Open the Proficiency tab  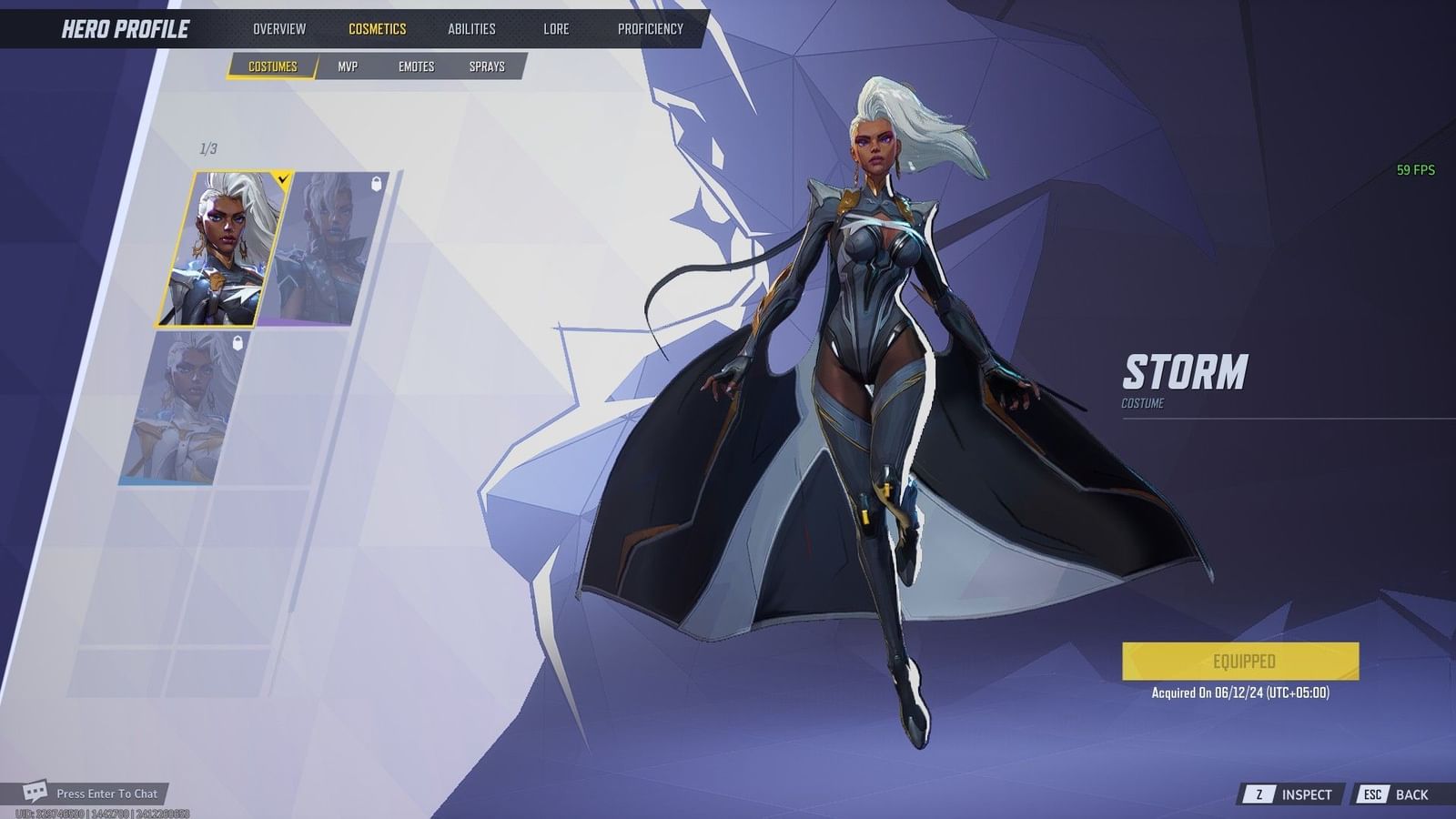click(649, 28)
